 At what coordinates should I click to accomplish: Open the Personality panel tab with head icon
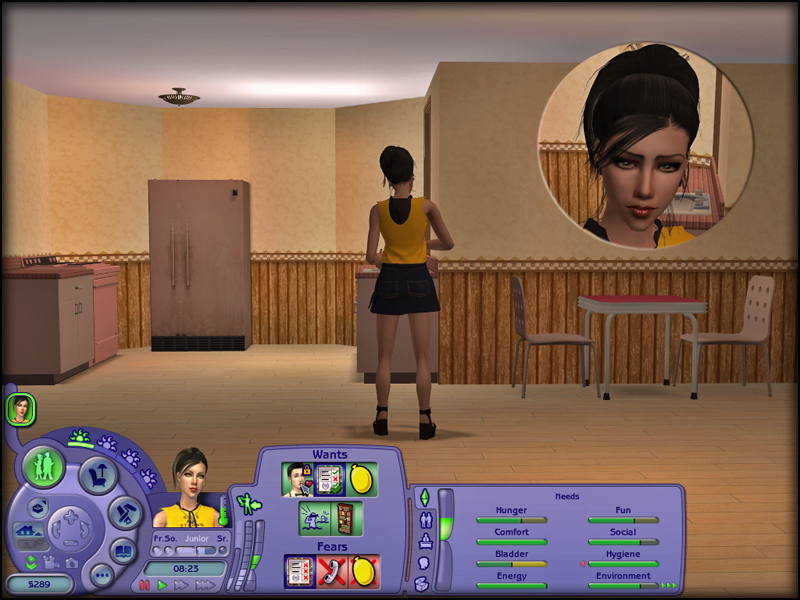[x=423, y=564]
